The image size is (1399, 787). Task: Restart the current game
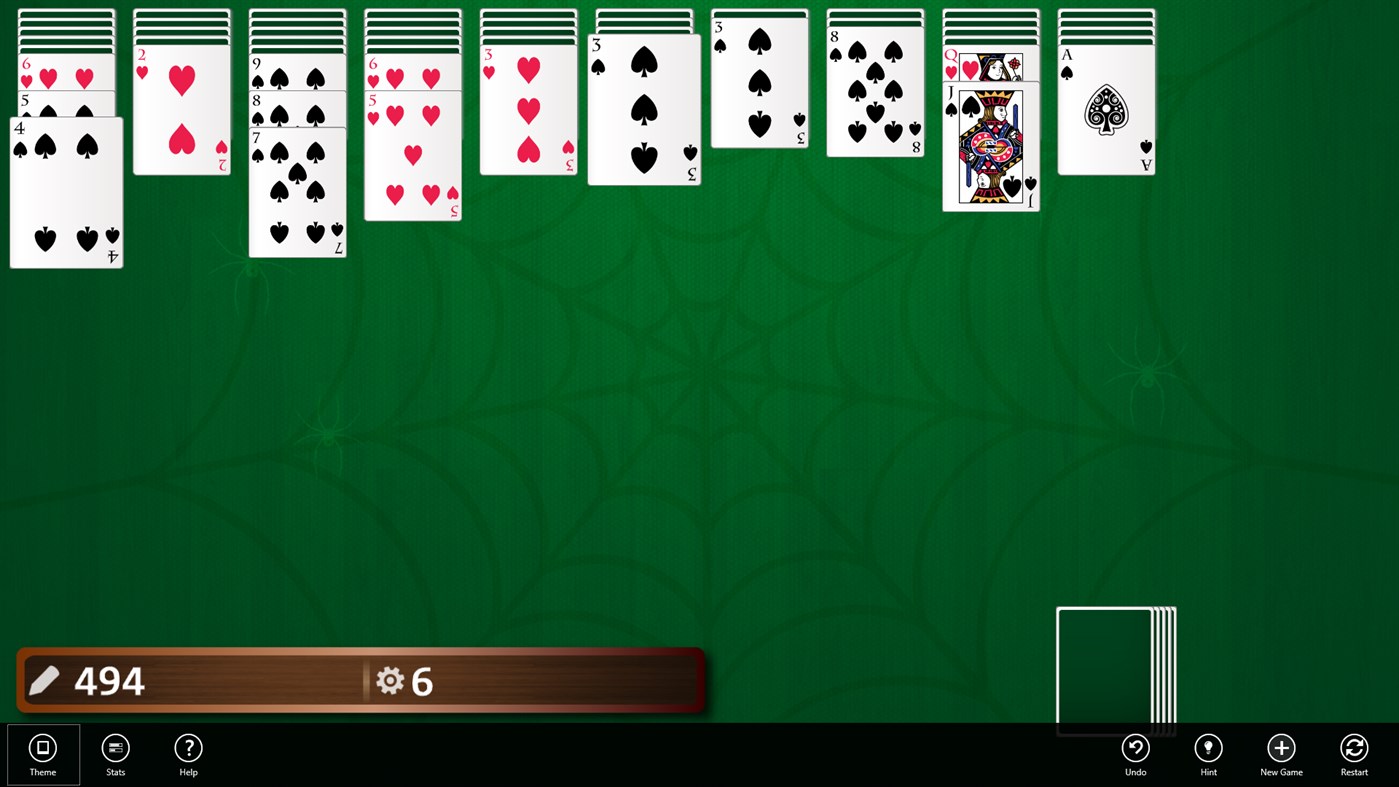point(1354,754)
